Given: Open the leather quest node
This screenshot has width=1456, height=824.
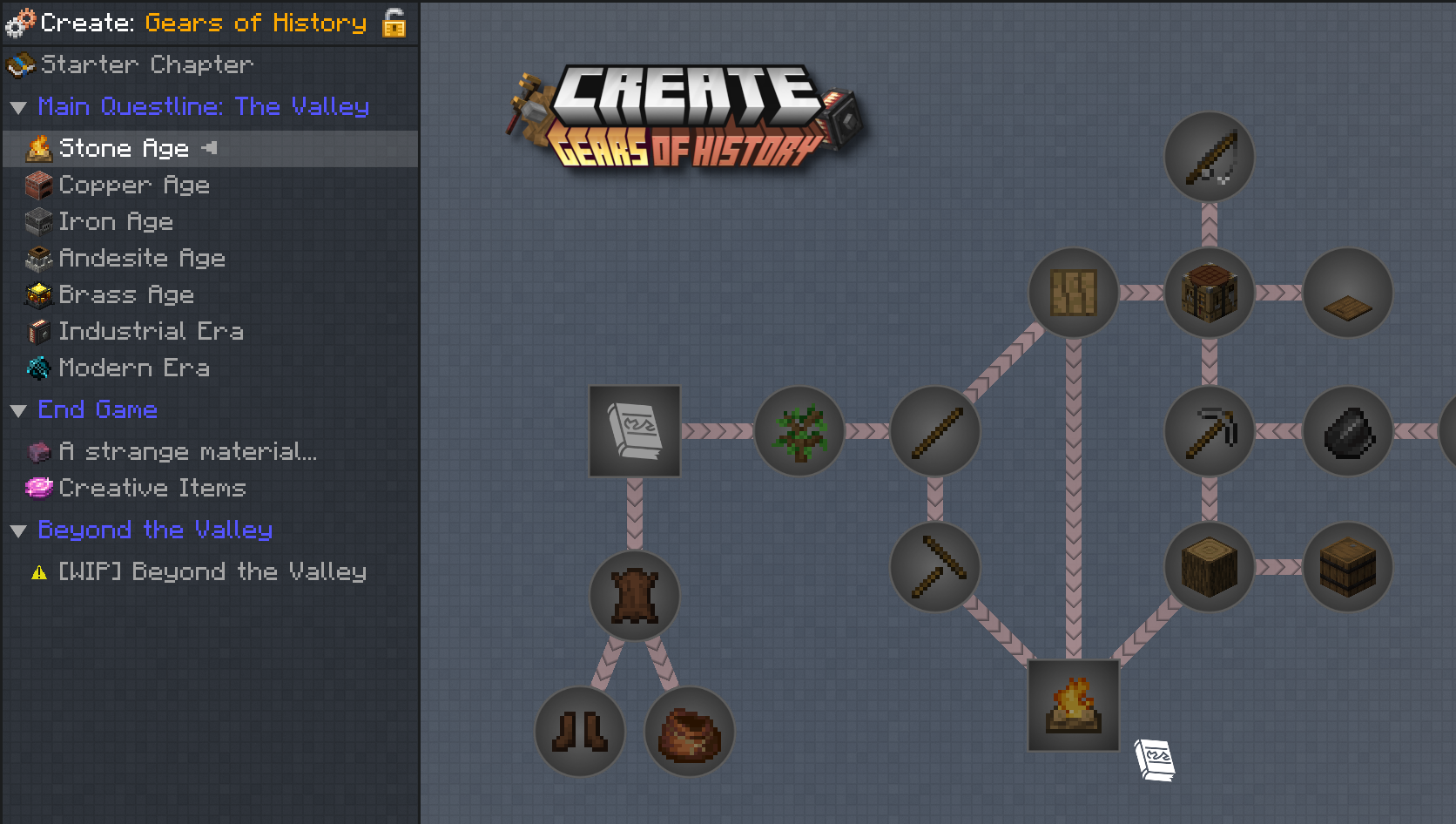Looking at the screenshot, I should [x=634, y=595].
